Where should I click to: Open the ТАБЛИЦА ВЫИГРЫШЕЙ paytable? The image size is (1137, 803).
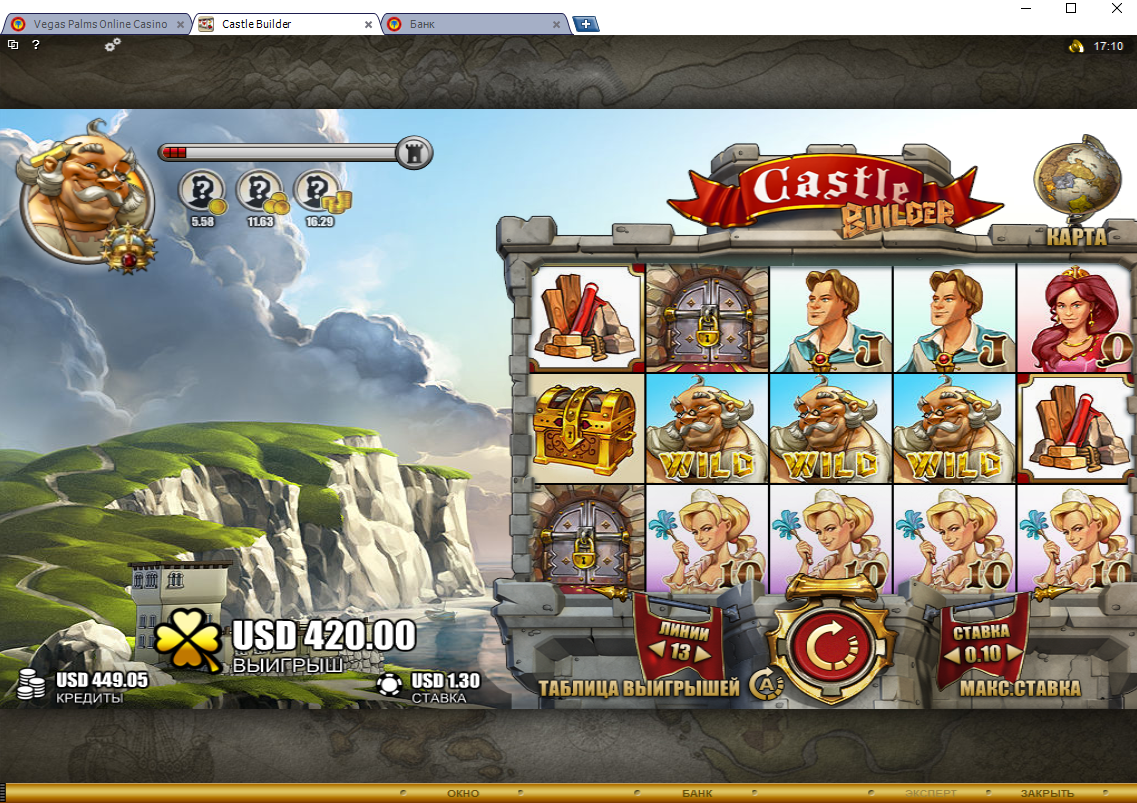[639, 688]
